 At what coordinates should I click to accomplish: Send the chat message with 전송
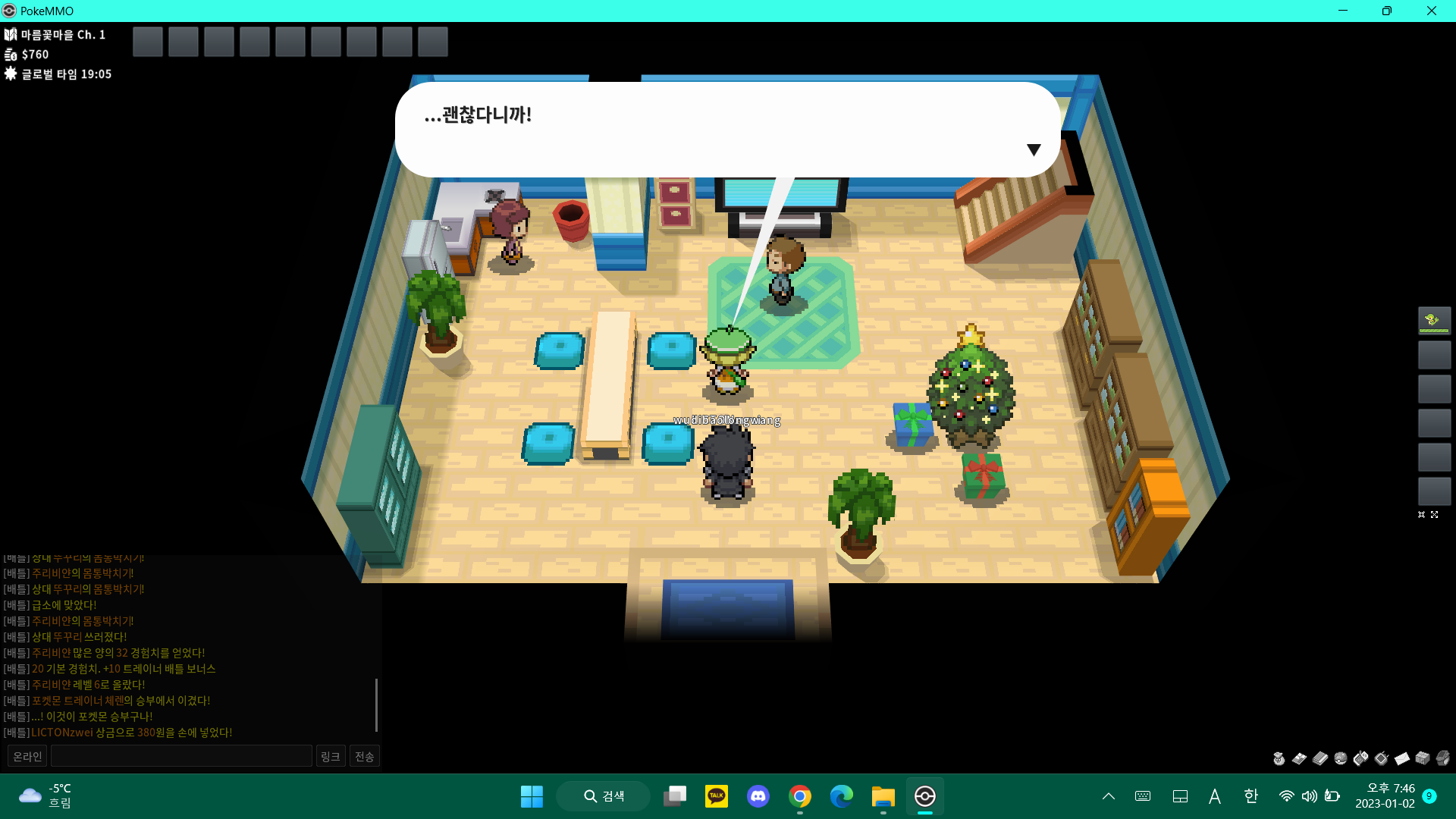click(365, 756)
